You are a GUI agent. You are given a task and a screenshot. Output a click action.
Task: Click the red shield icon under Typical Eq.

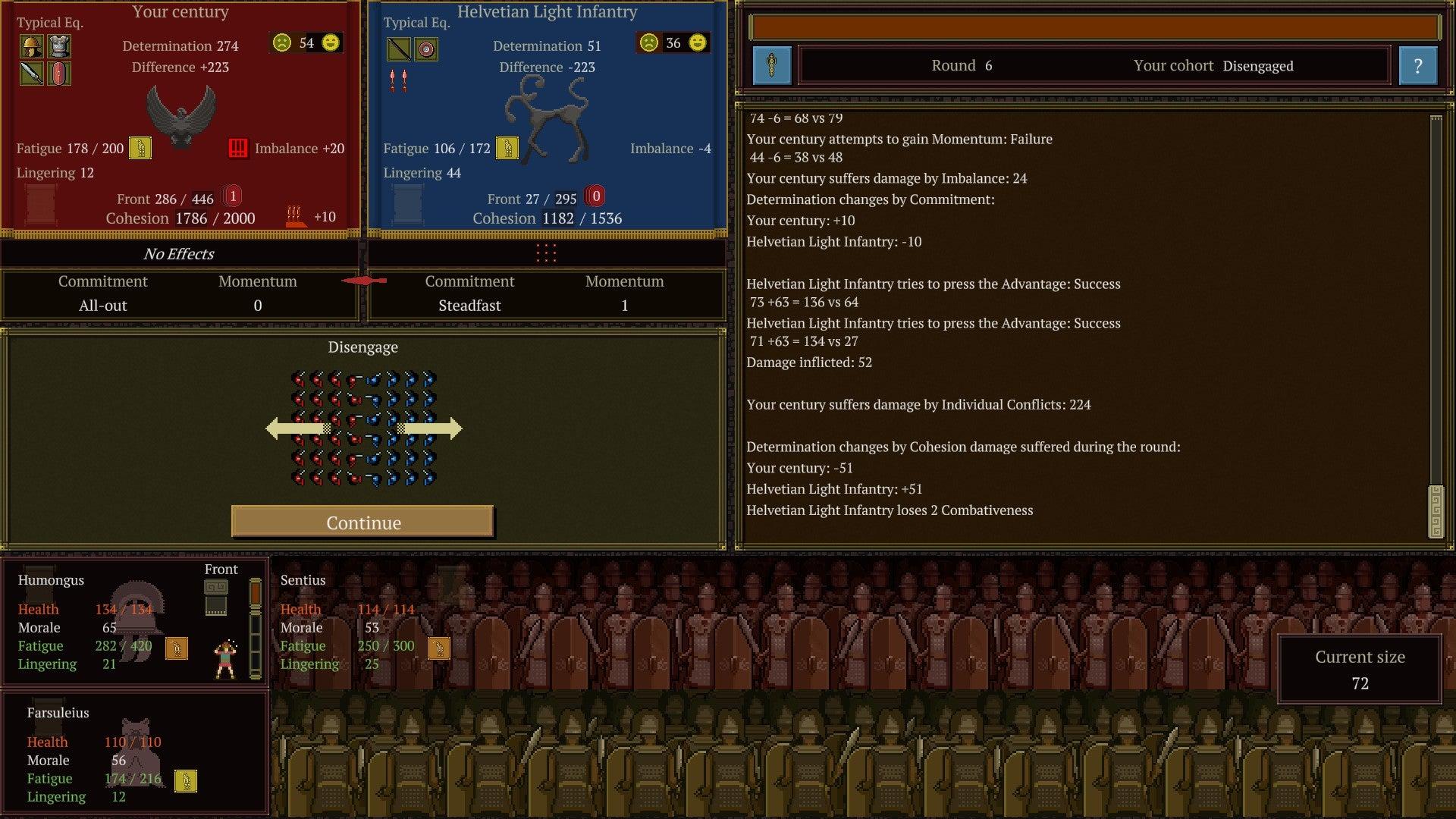pyautogui.click(x=60, y=74)
